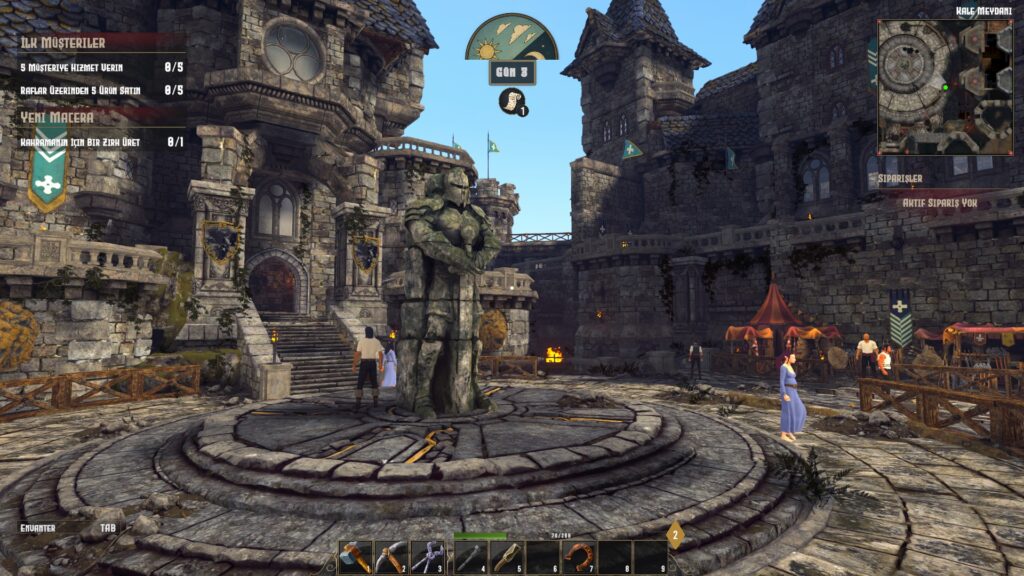
Task: Click the scroll notification icon under Gün 3
Action: click(512, 101)
